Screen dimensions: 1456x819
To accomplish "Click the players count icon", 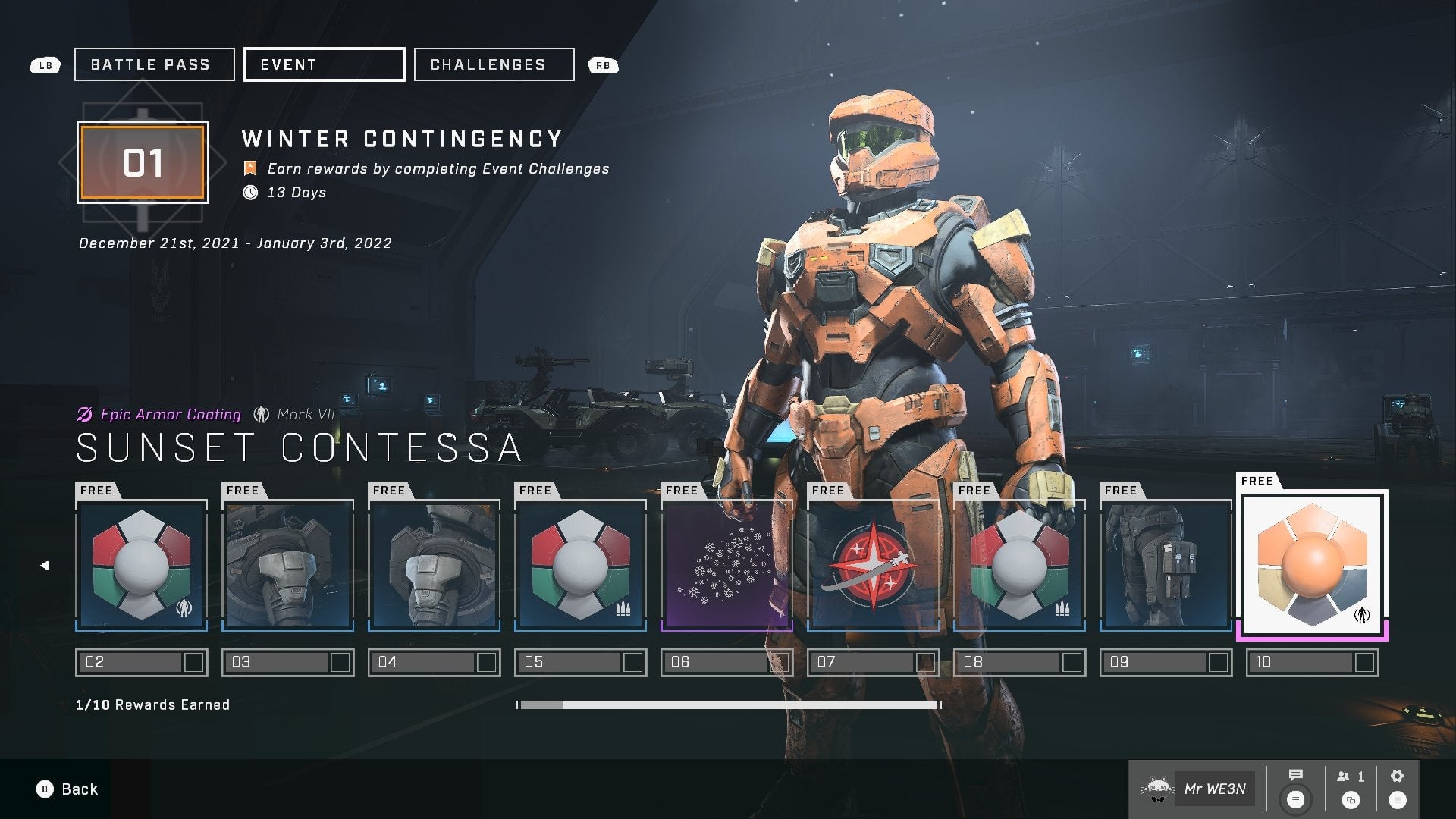I will coord(1342,775).
